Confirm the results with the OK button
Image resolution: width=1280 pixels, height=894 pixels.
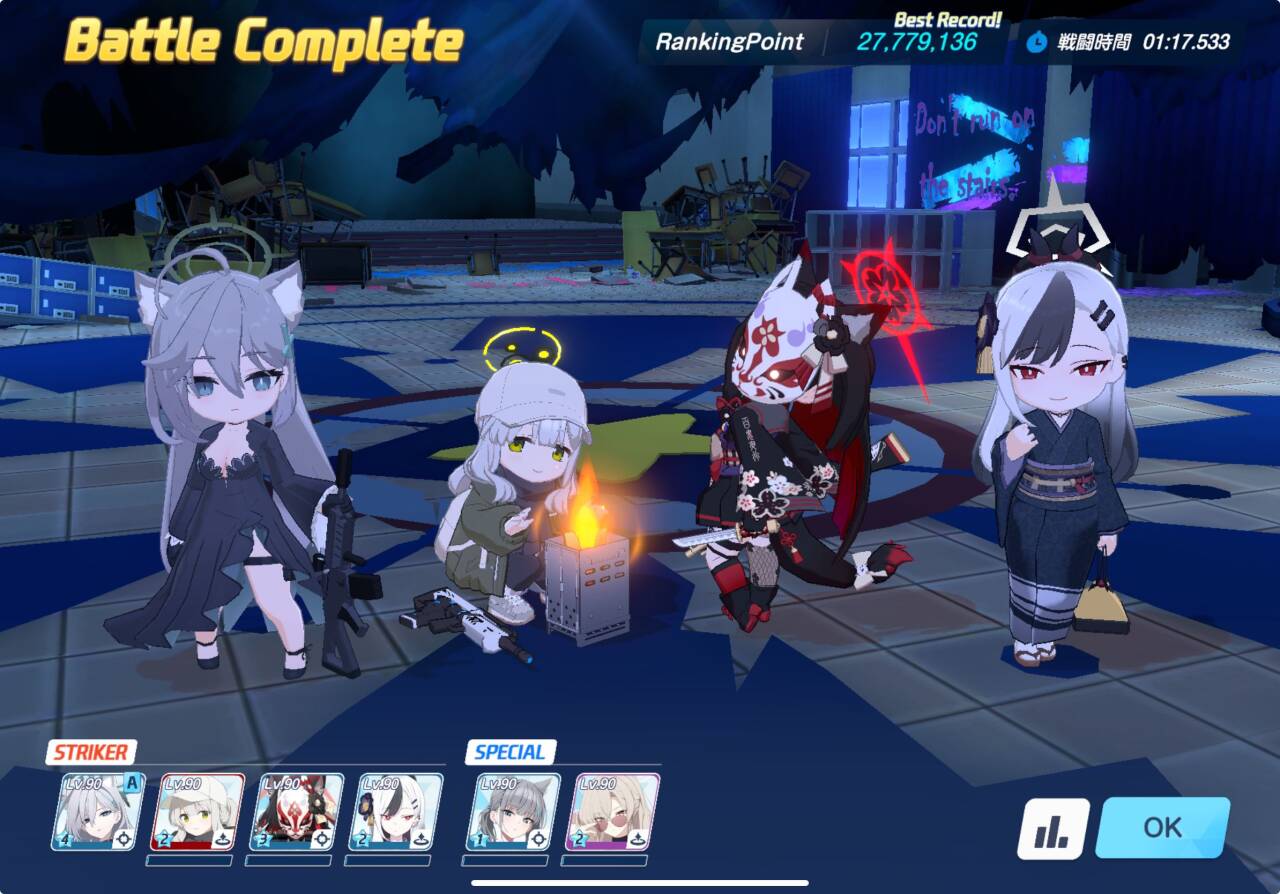(x=1162, y=827)
